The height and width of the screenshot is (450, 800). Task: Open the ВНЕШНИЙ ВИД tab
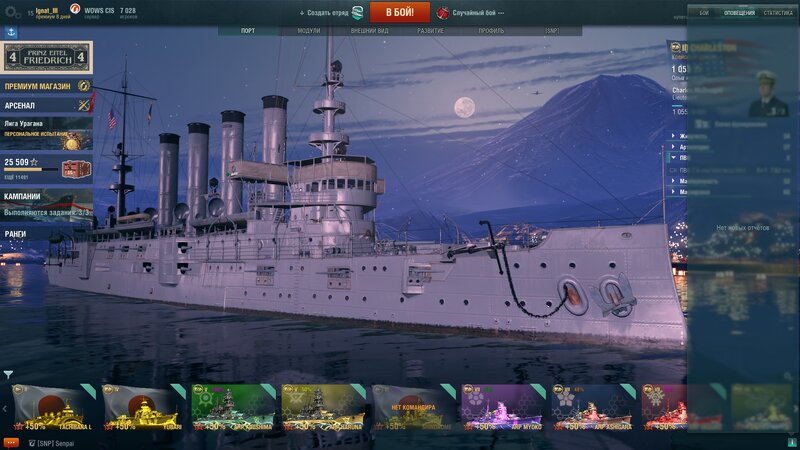[370, 31]
